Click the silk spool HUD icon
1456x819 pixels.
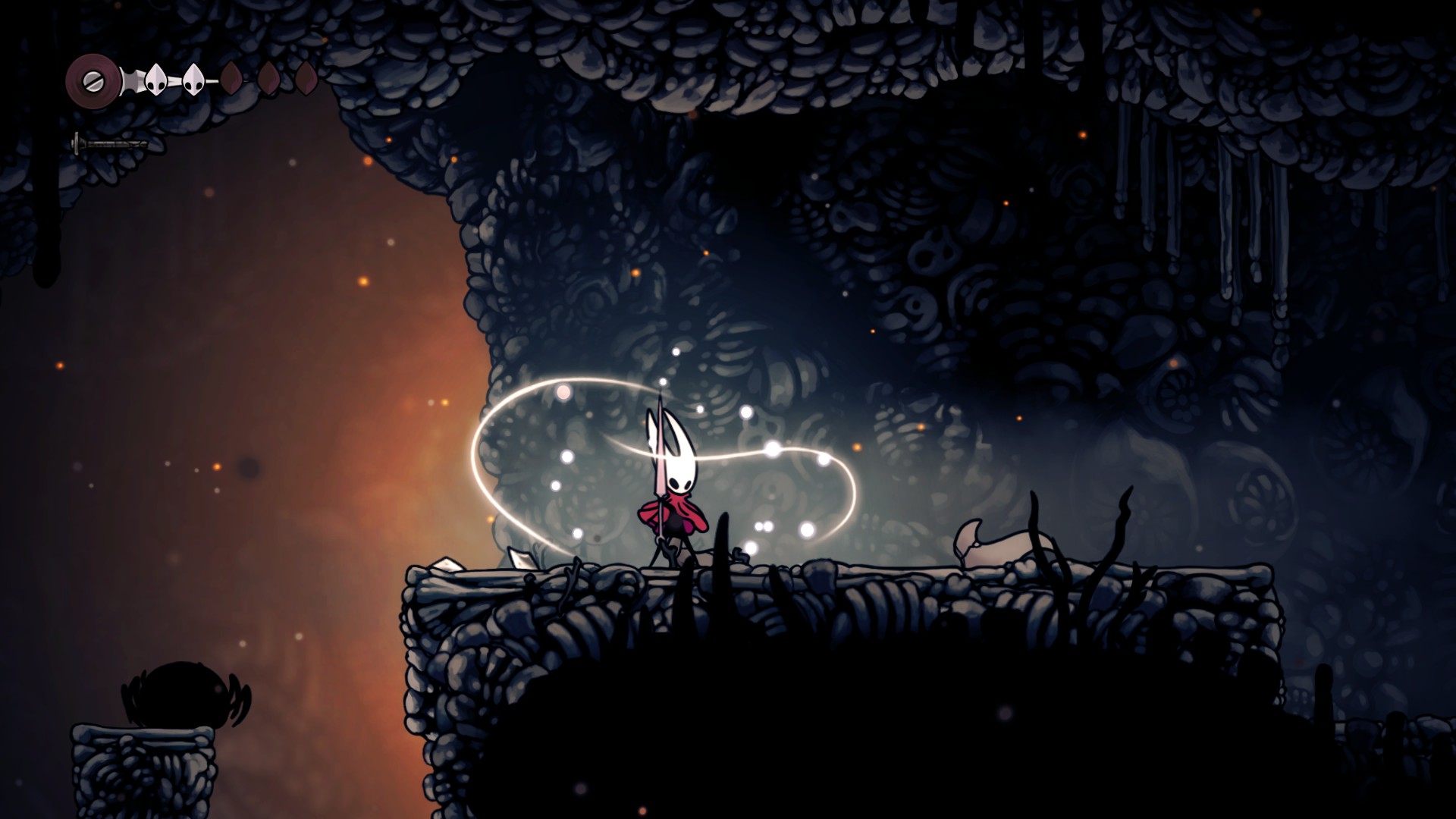[92, 78]
